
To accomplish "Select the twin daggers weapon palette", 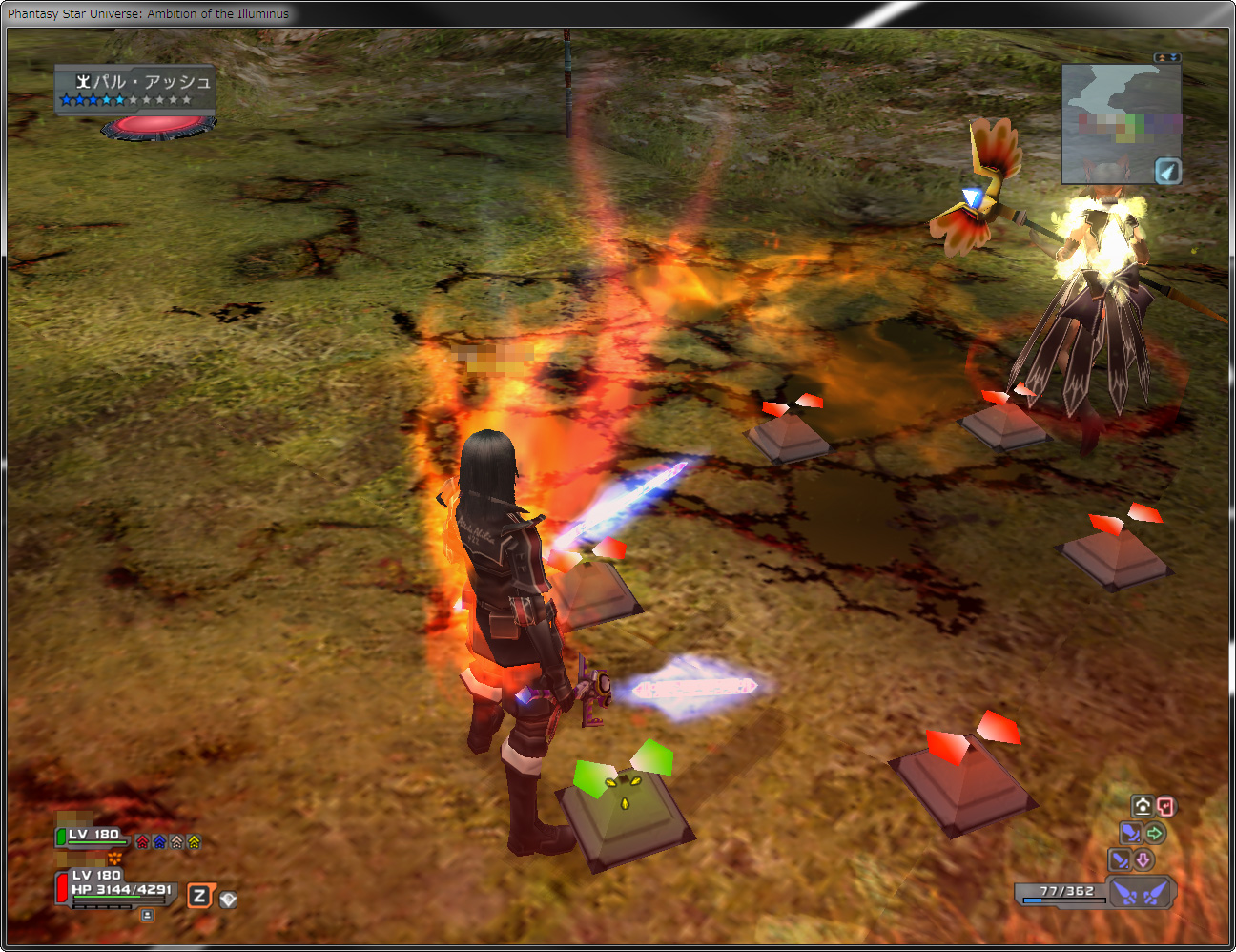I will [x=1142, y=893].
